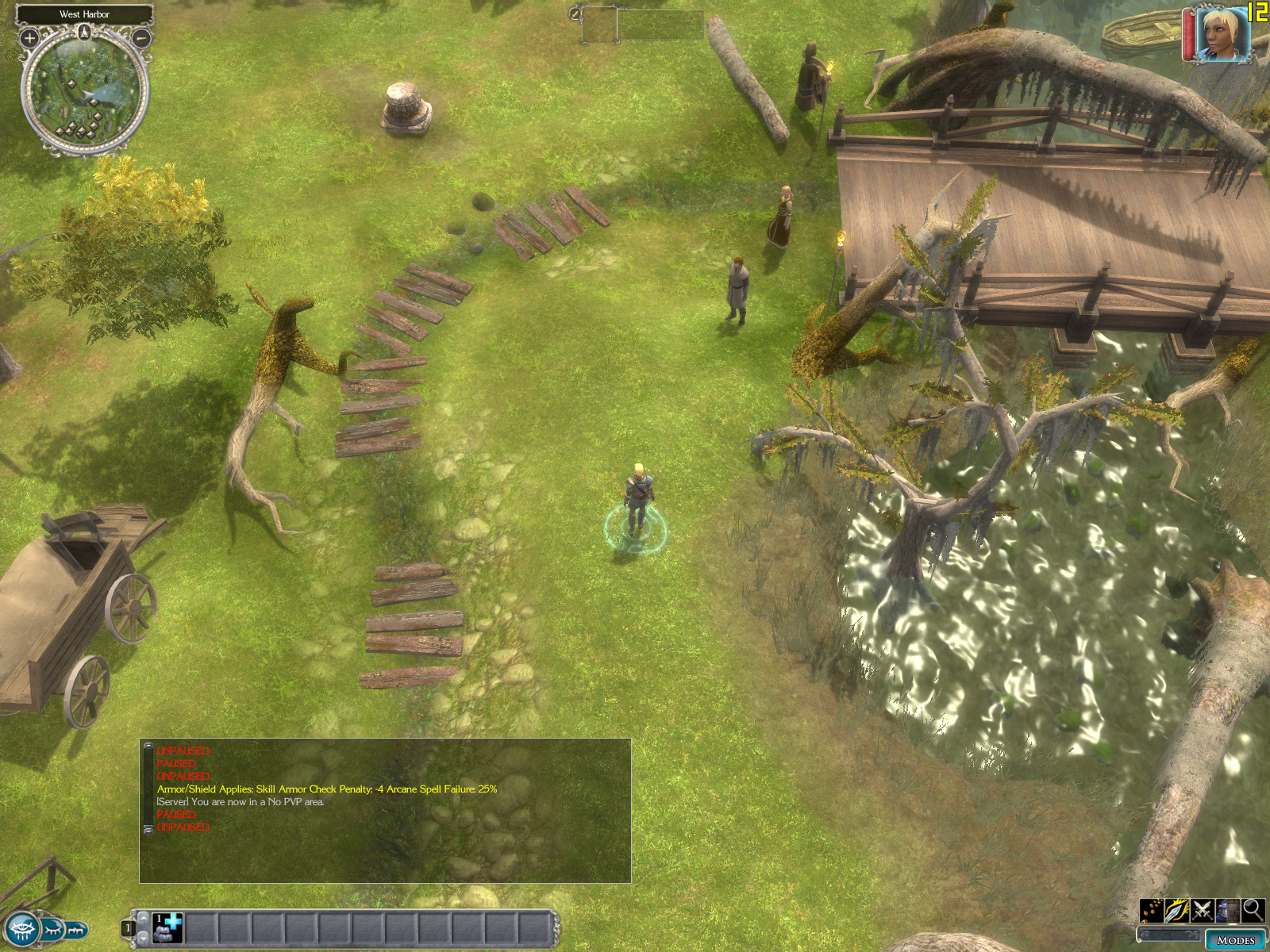Click the West Harbor minimap
The height and width of the screenshot is (952, 1270).
(85, 91)
